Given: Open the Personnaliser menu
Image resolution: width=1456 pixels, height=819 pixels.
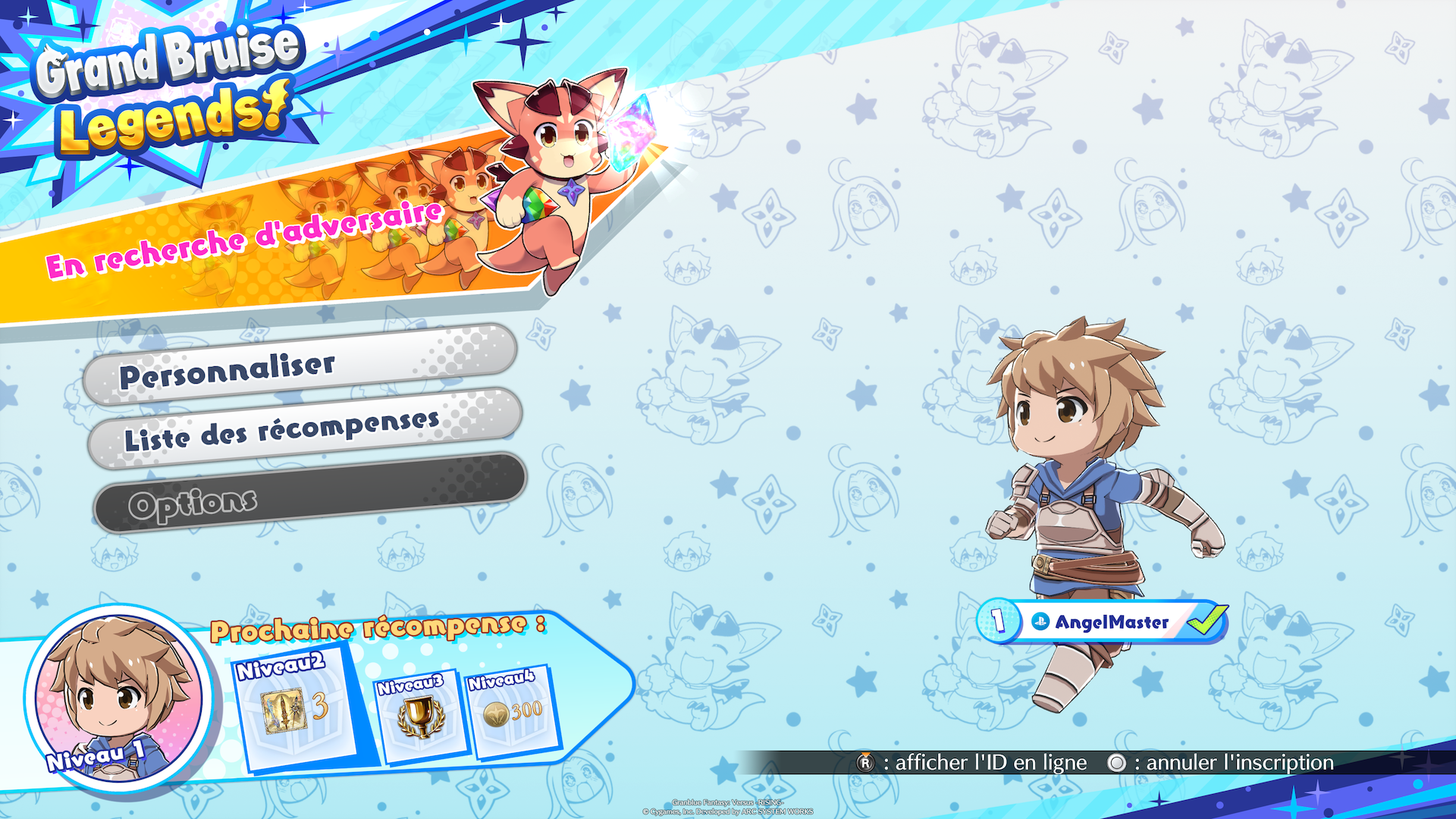Looking at the screenshot, I should pos(300,366).
